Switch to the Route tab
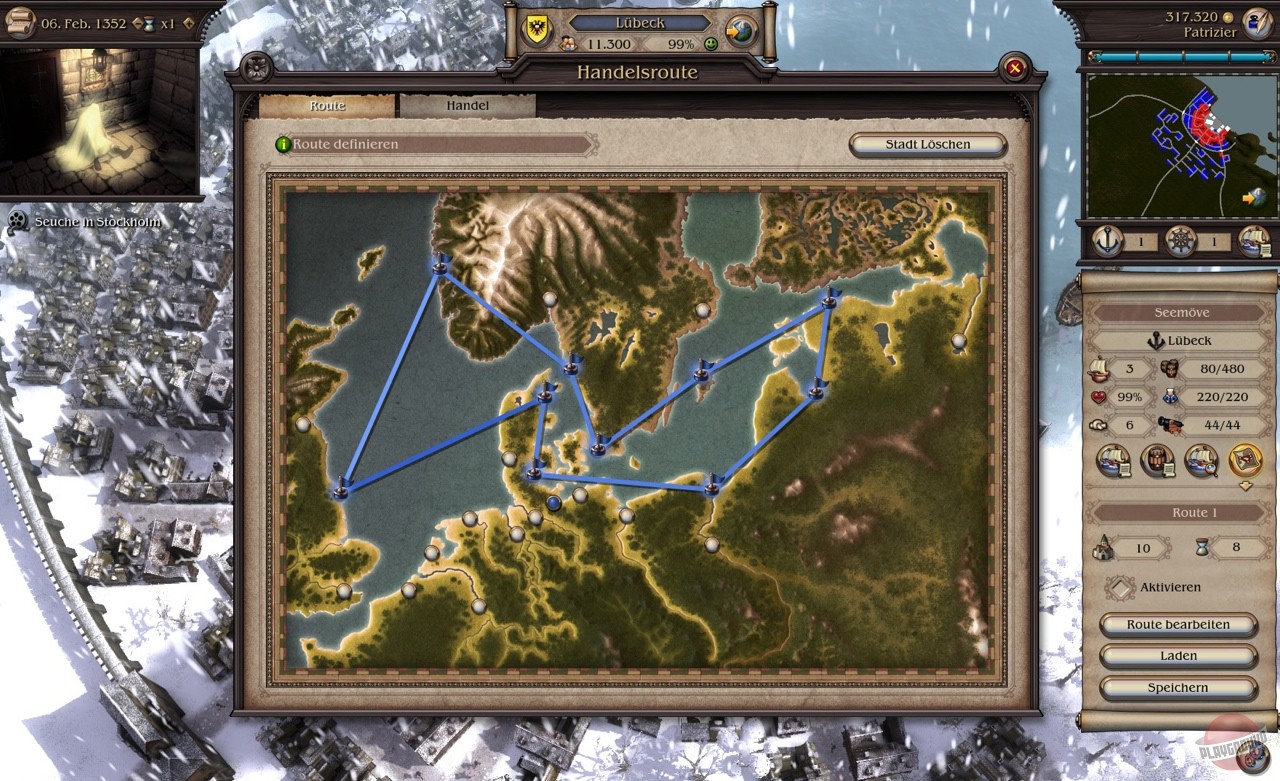1280x781 pixels. tap(328, 104)
